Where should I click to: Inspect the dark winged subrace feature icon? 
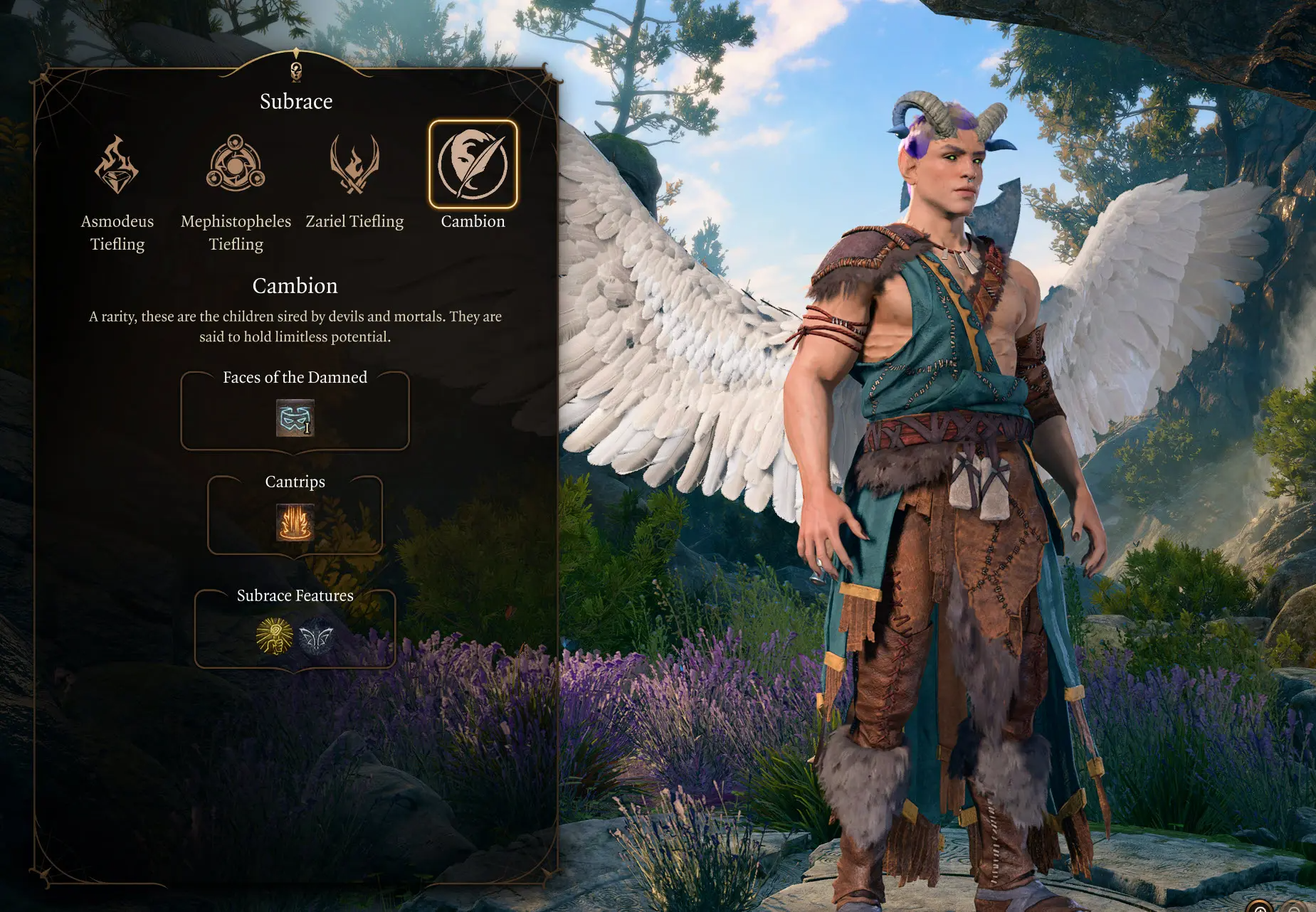(x=316, y=635)
